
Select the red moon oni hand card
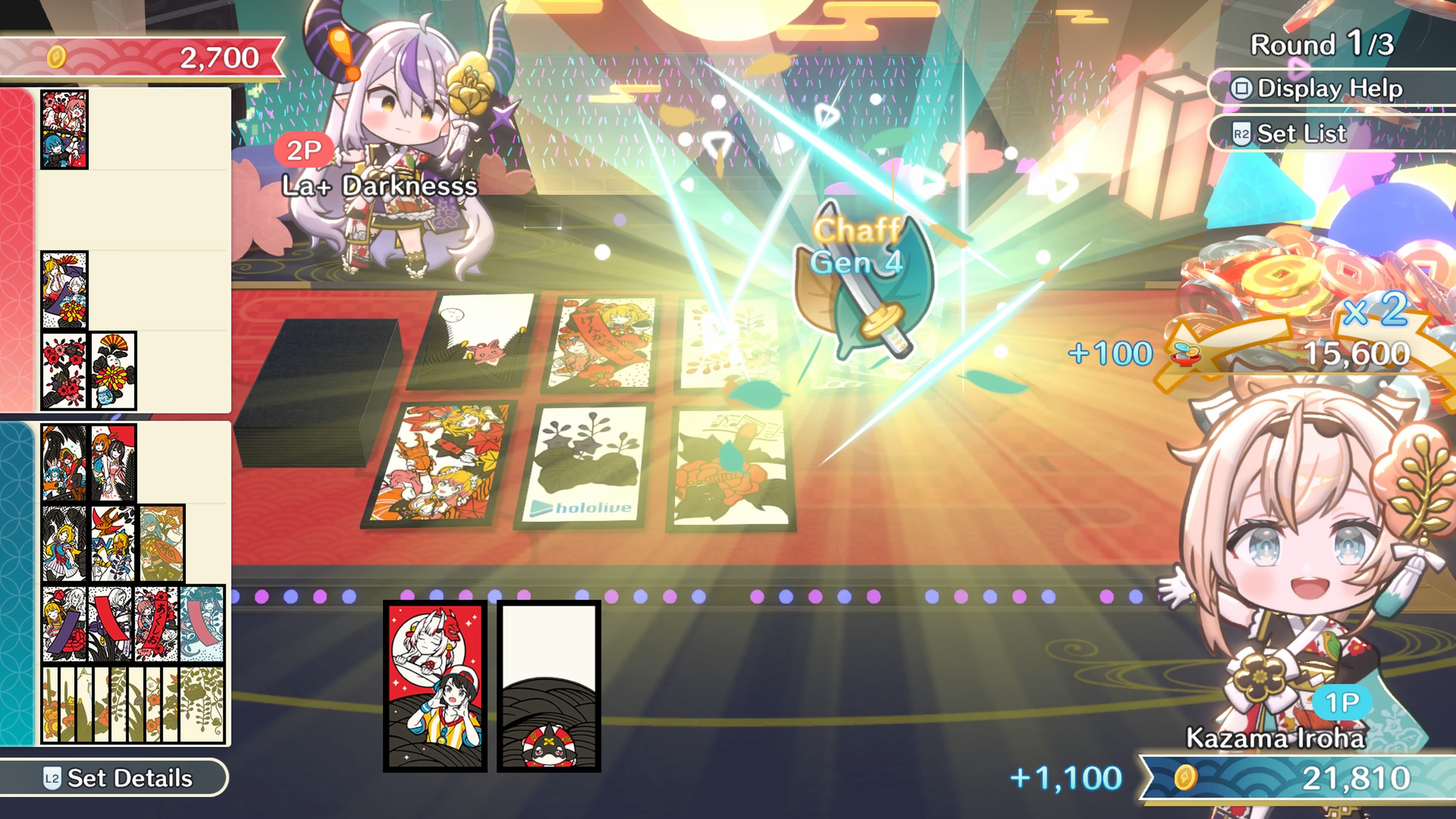click(435, 686)
